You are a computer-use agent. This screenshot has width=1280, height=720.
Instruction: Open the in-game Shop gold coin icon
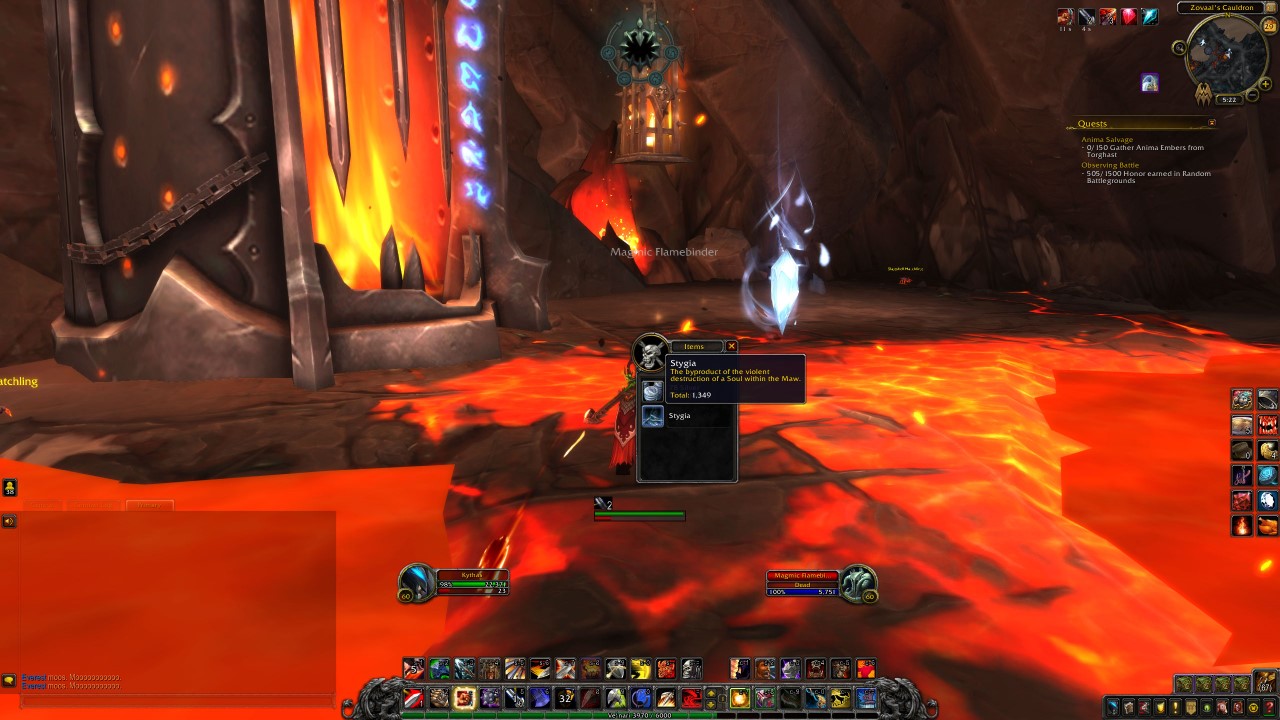coord(1251,707)
